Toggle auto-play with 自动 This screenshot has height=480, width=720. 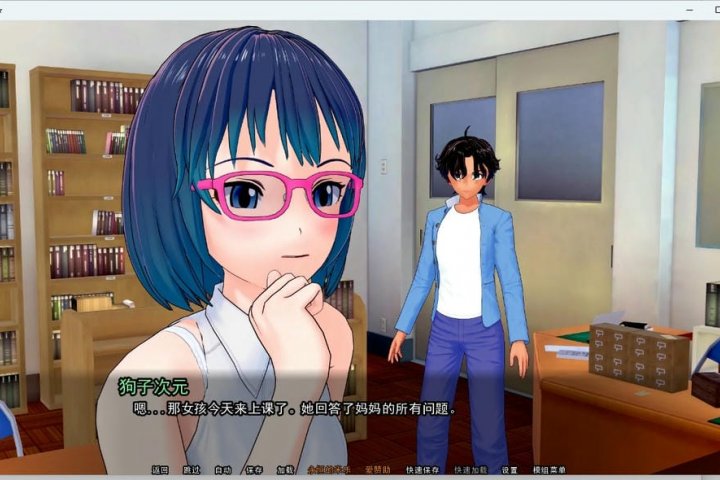pos(223,469)
